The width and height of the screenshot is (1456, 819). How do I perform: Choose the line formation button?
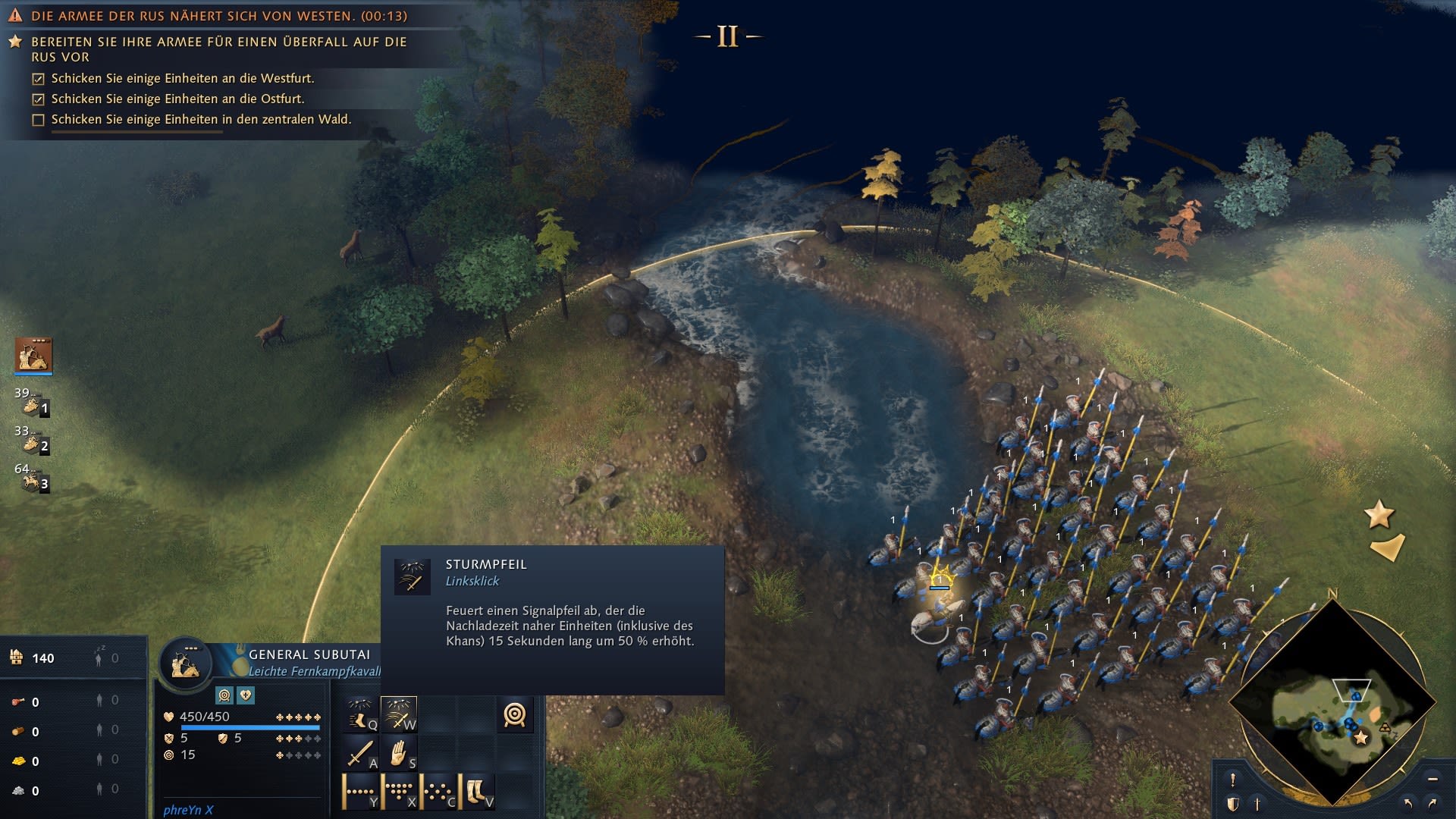click(x=361, y=792)
